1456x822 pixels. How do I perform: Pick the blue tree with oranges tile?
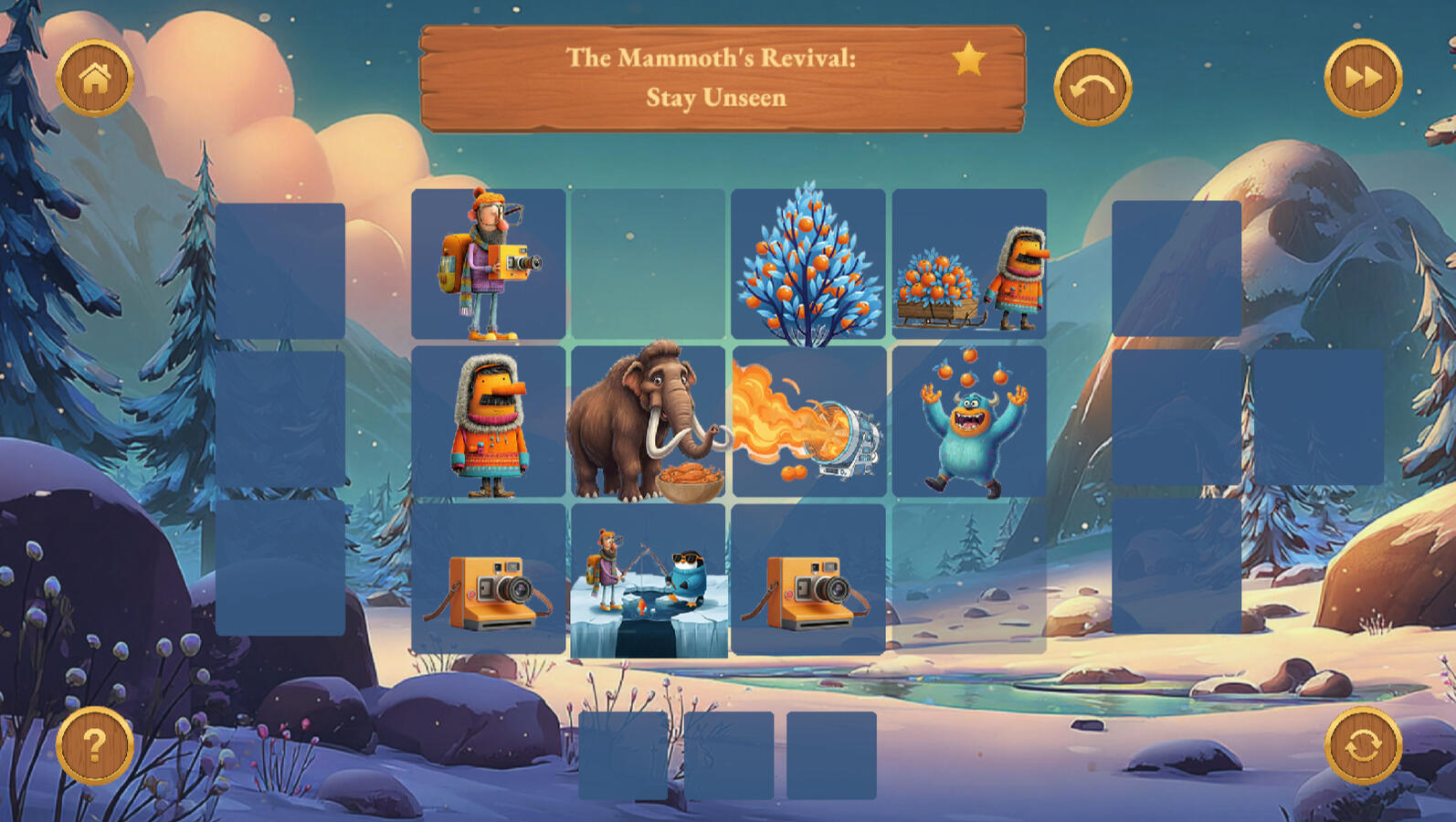tap(808, 264)
